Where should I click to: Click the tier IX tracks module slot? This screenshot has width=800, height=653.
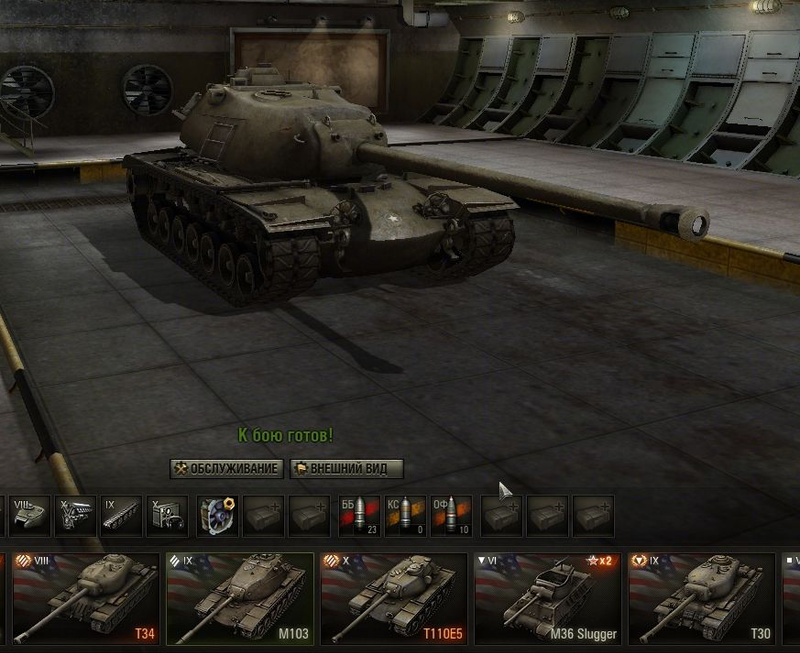click(x=123, y=516)
